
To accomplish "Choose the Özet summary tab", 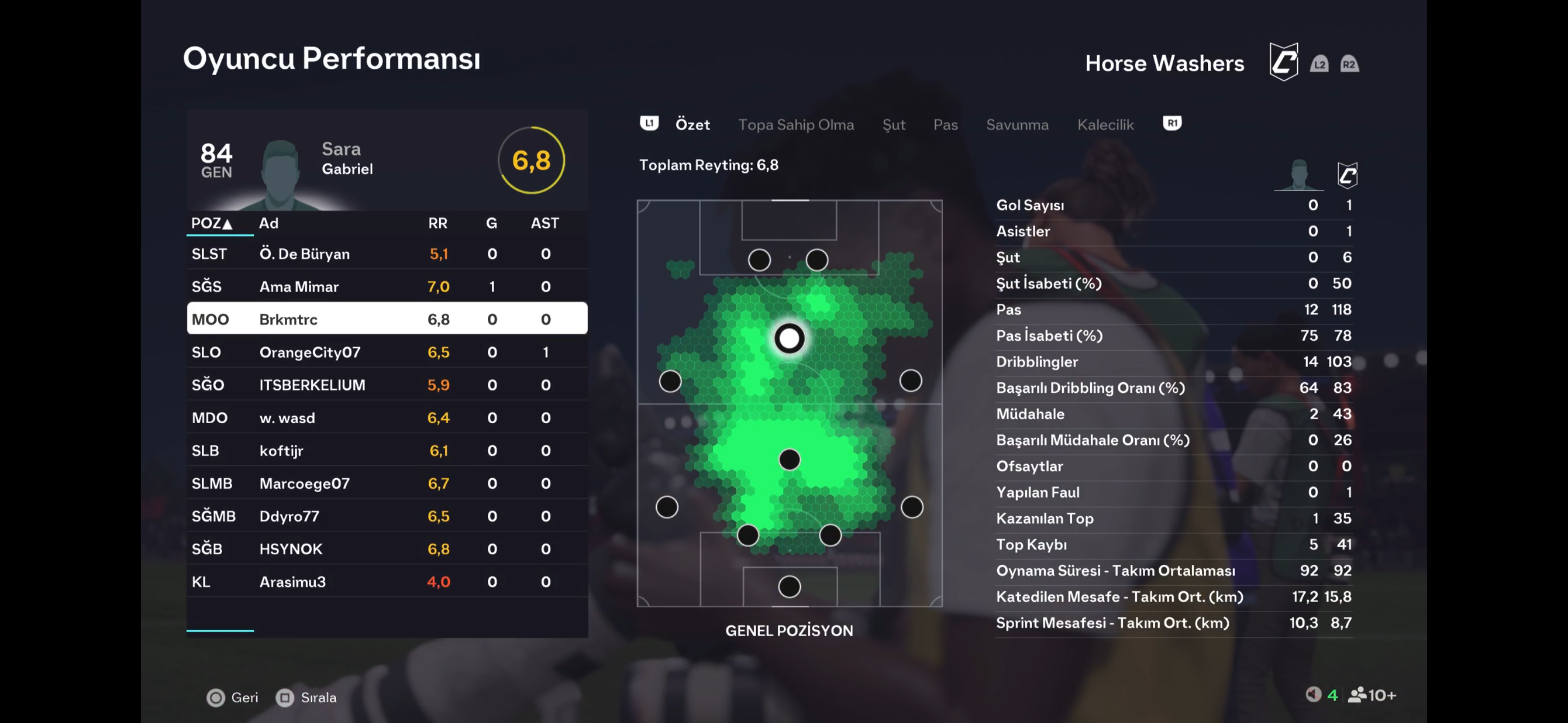I will point(693,125).
